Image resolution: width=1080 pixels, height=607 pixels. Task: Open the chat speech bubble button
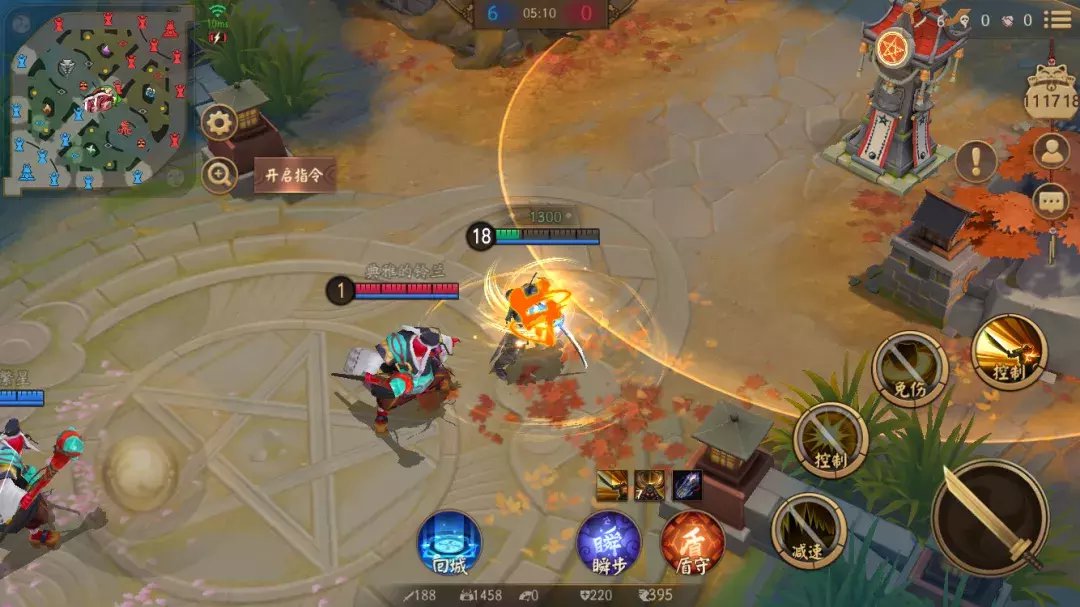click(1051, 201)
